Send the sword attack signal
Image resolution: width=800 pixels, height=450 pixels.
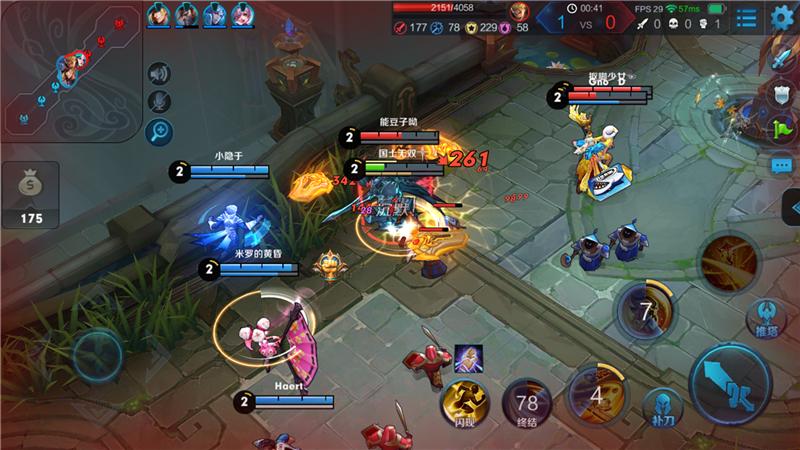click(x=781, y=60)
